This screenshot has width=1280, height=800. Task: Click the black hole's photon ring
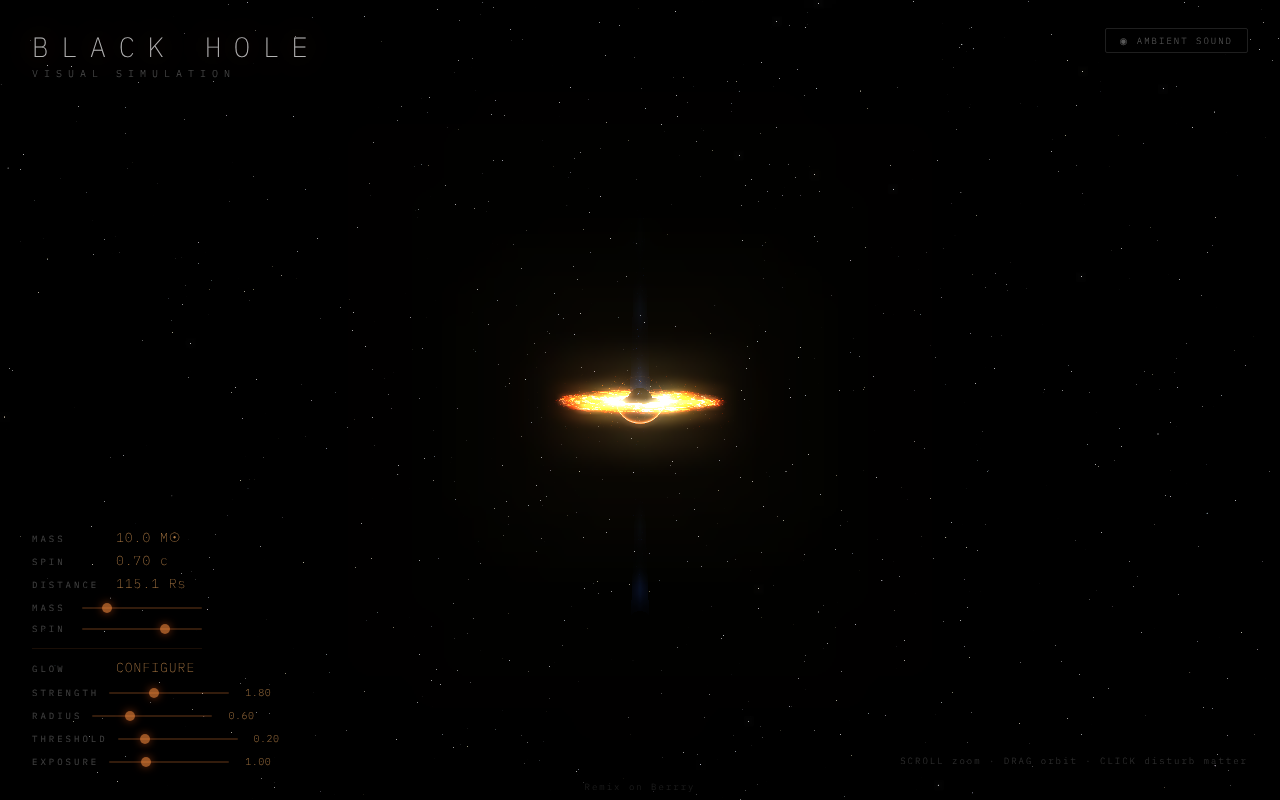(x=640, y=420)
